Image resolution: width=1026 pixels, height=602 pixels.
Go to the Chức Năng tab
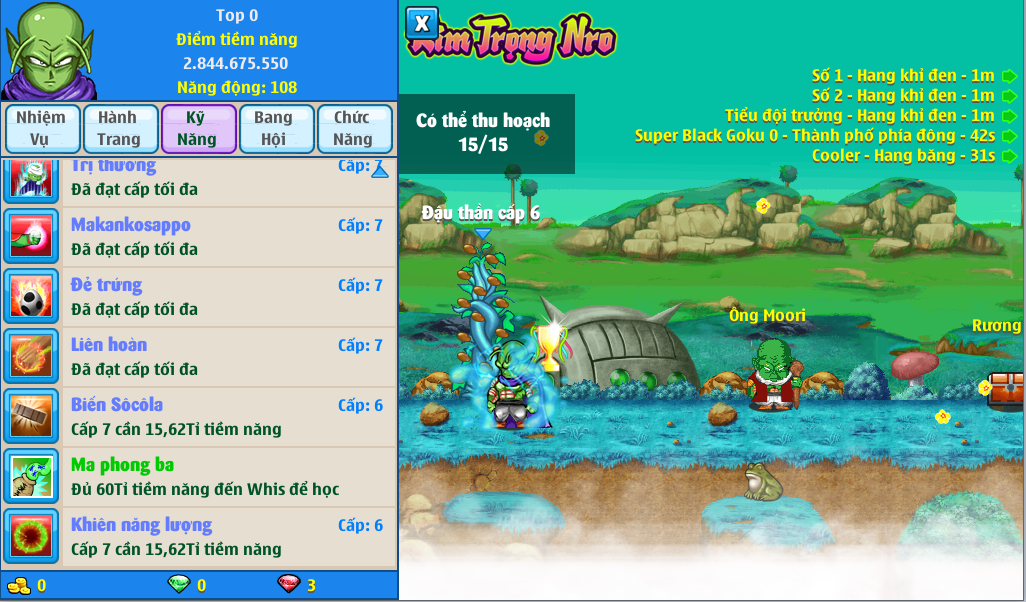point(354,129)
